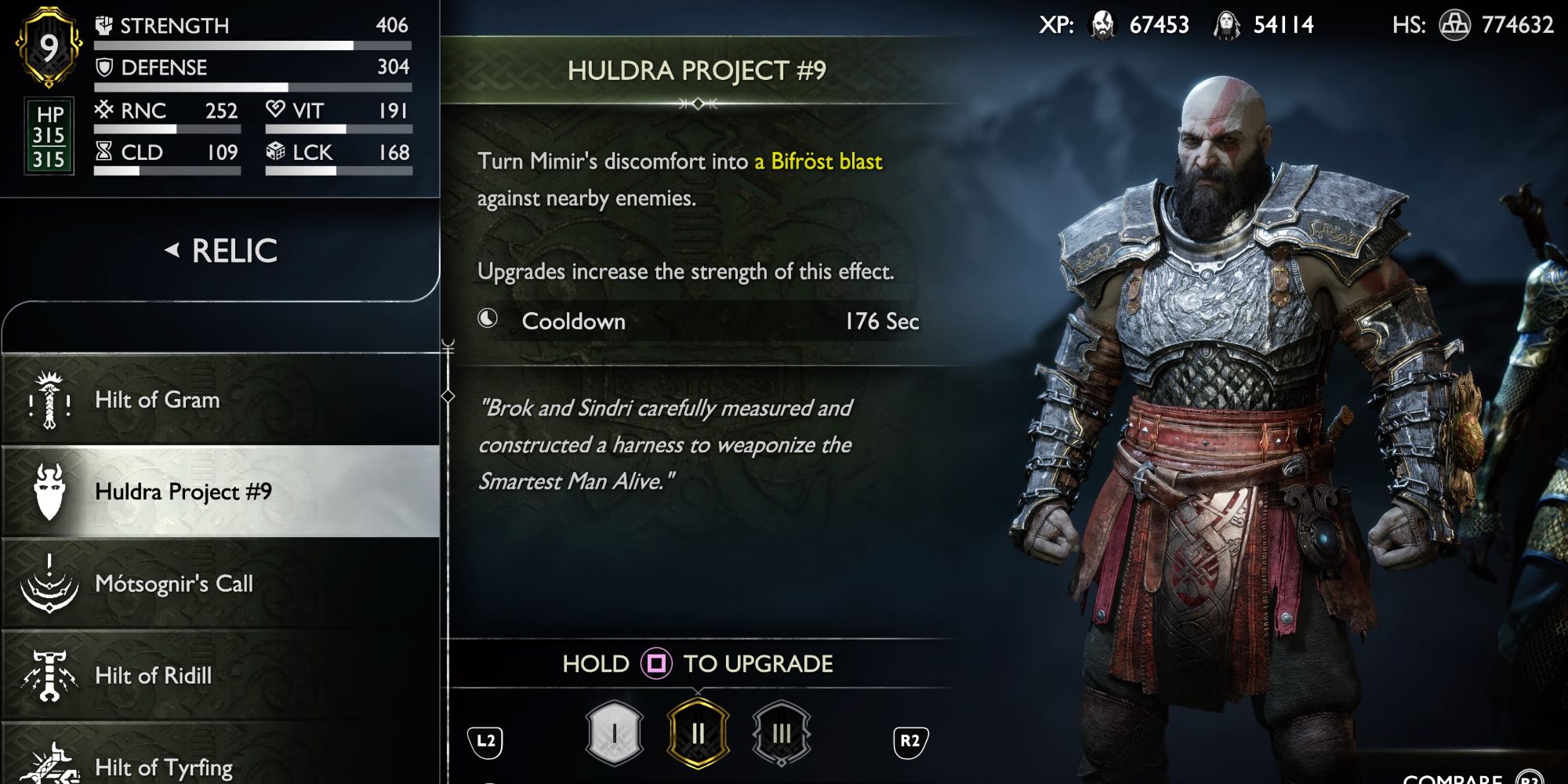Select the Mótsognir's Call horn icon
1568x784 pixels.
pos(49,584)
